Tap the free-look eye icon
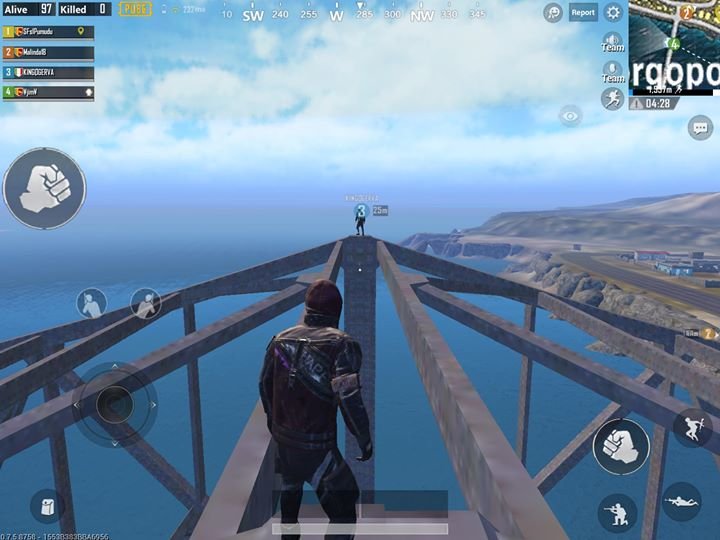This screenshot has height=540, width=720. tap(571, 117)
